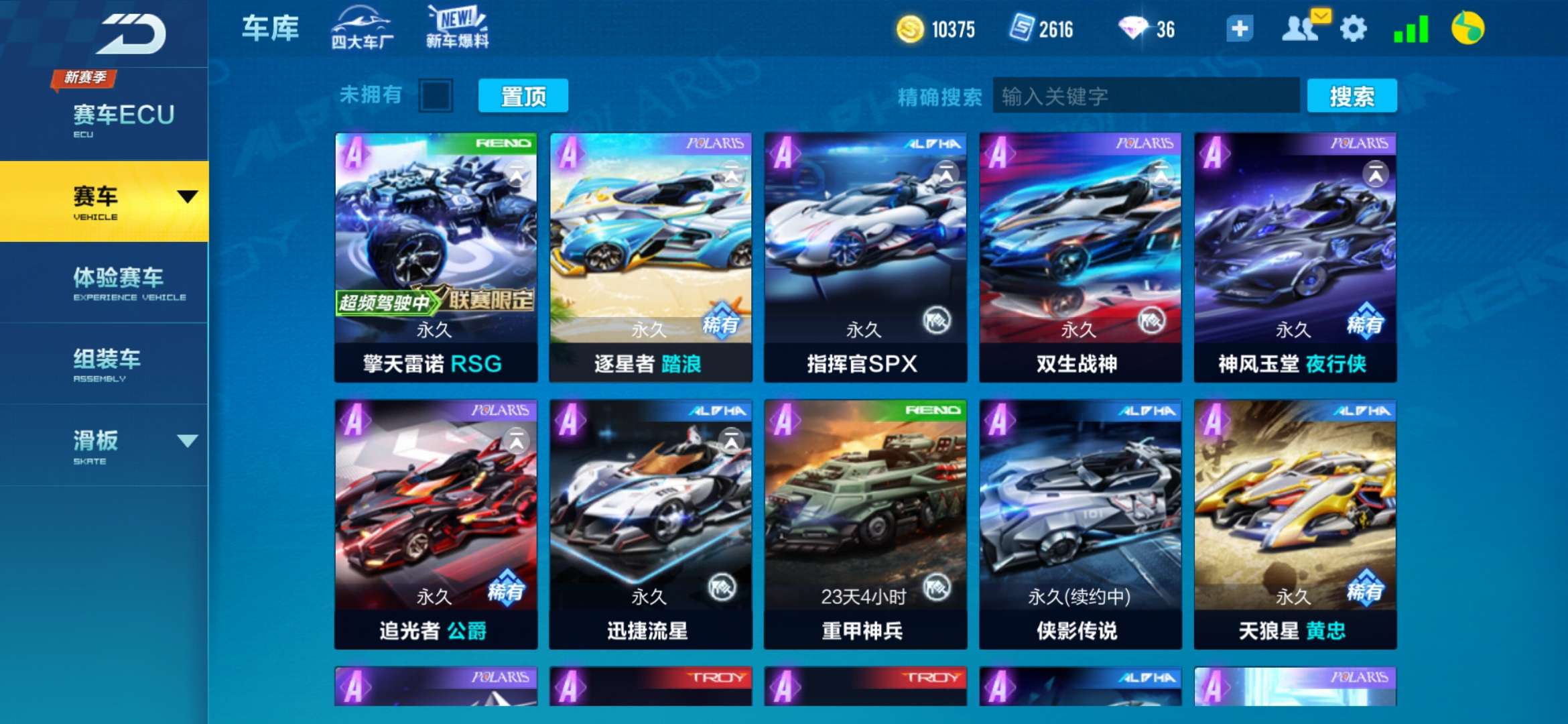1568x724 pixels.
Task: Open the top-up plus icon
Action: pos(1240,29)
